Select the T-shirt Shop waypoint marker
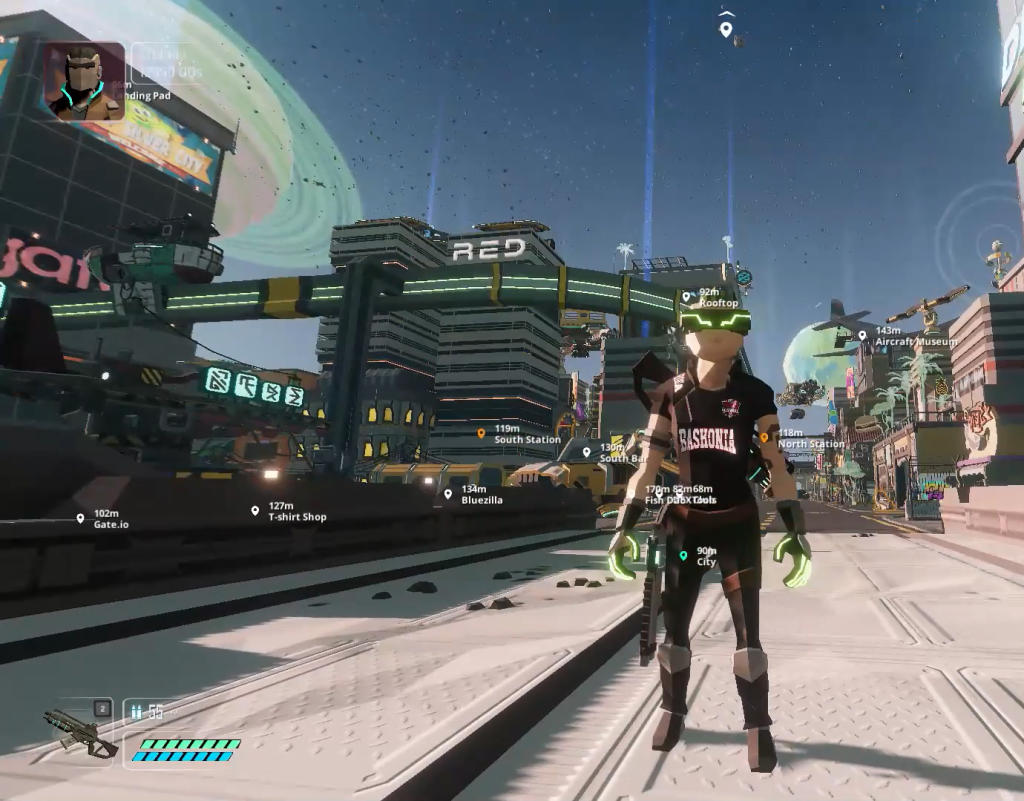Viewport: 1024px width, 801px height. click(x=255, y=511)
